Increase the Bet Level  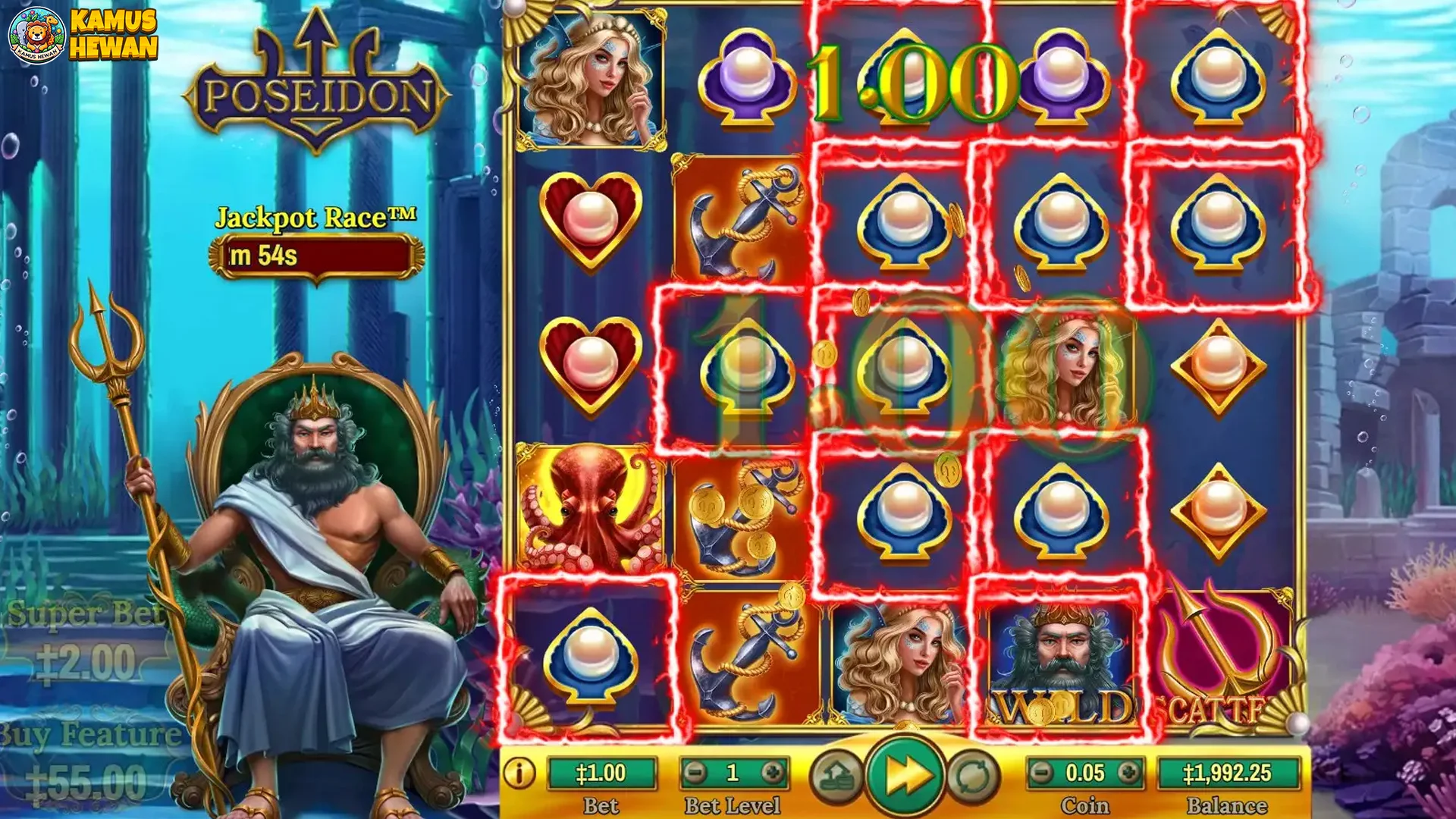773,773
